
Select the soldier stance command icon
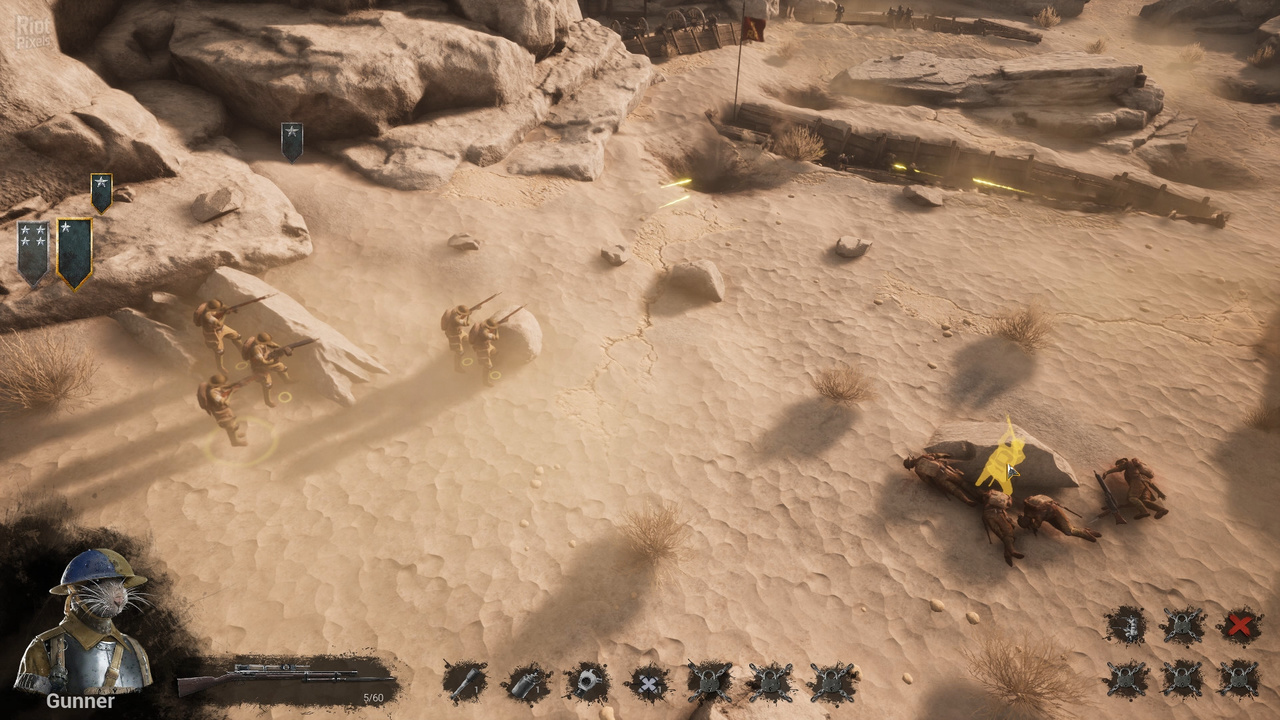[x=1126, y=626]
